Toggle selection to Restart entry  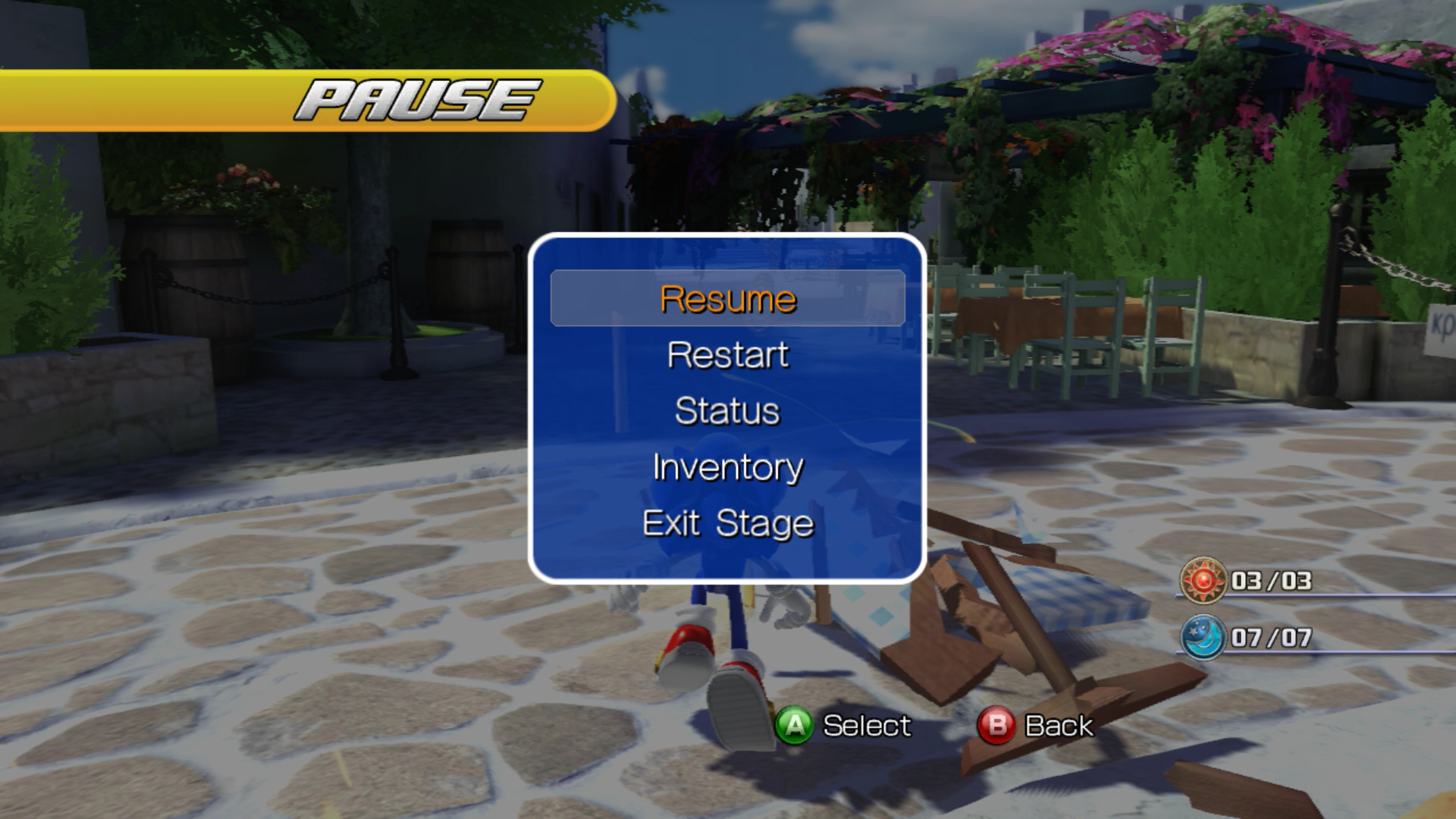point(726,354)
